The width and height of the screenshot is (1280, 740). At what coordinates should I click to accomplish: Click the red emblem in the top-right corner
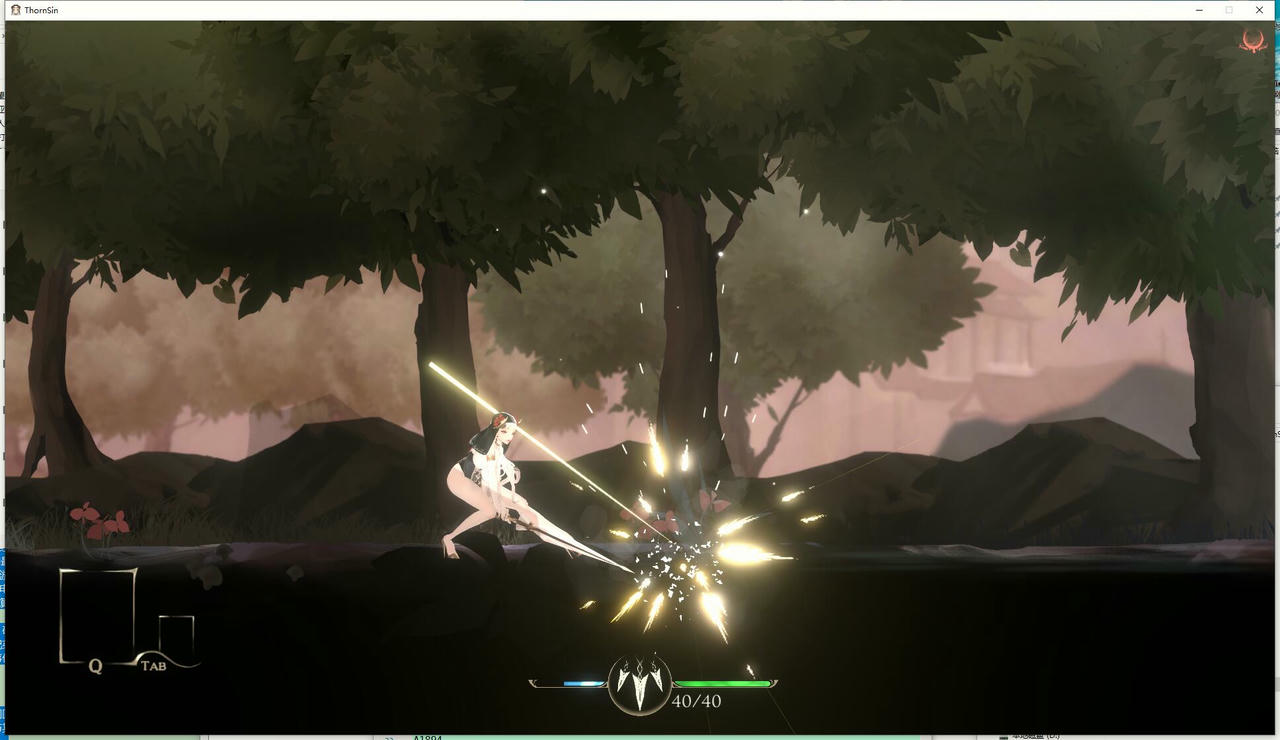(1253, 41)
